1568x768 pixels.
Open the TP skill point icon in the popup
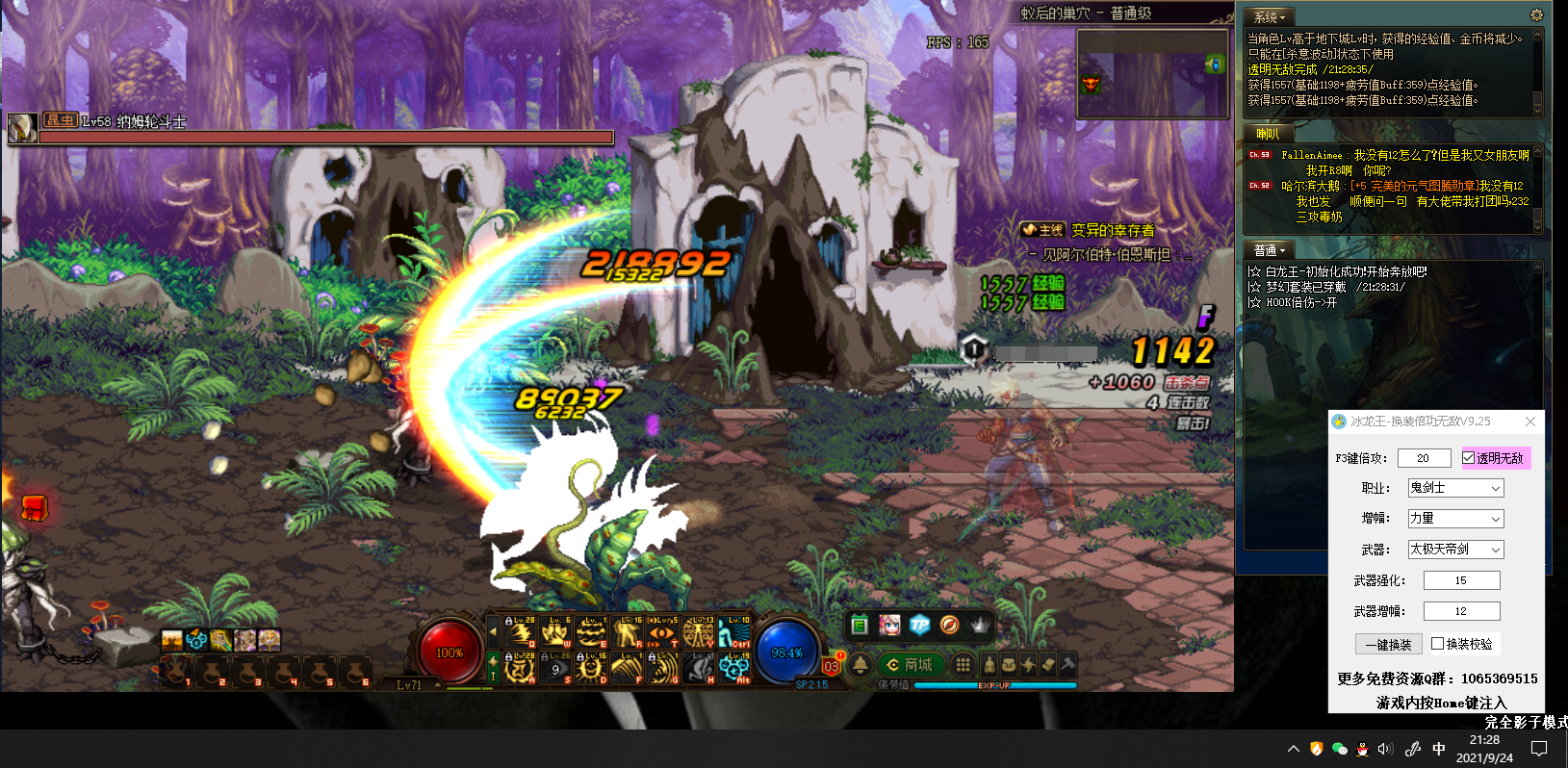[x=919, y=625]
